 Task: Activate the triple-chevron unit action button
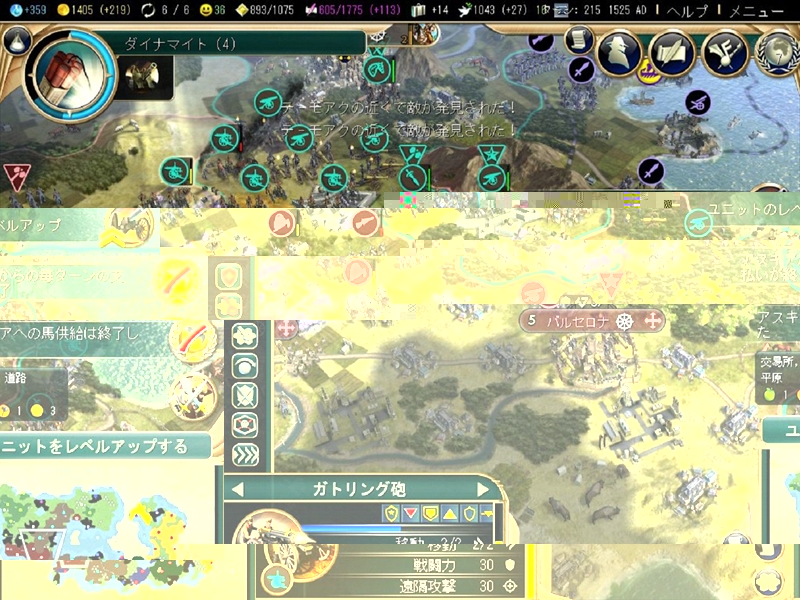pos(245,455)
